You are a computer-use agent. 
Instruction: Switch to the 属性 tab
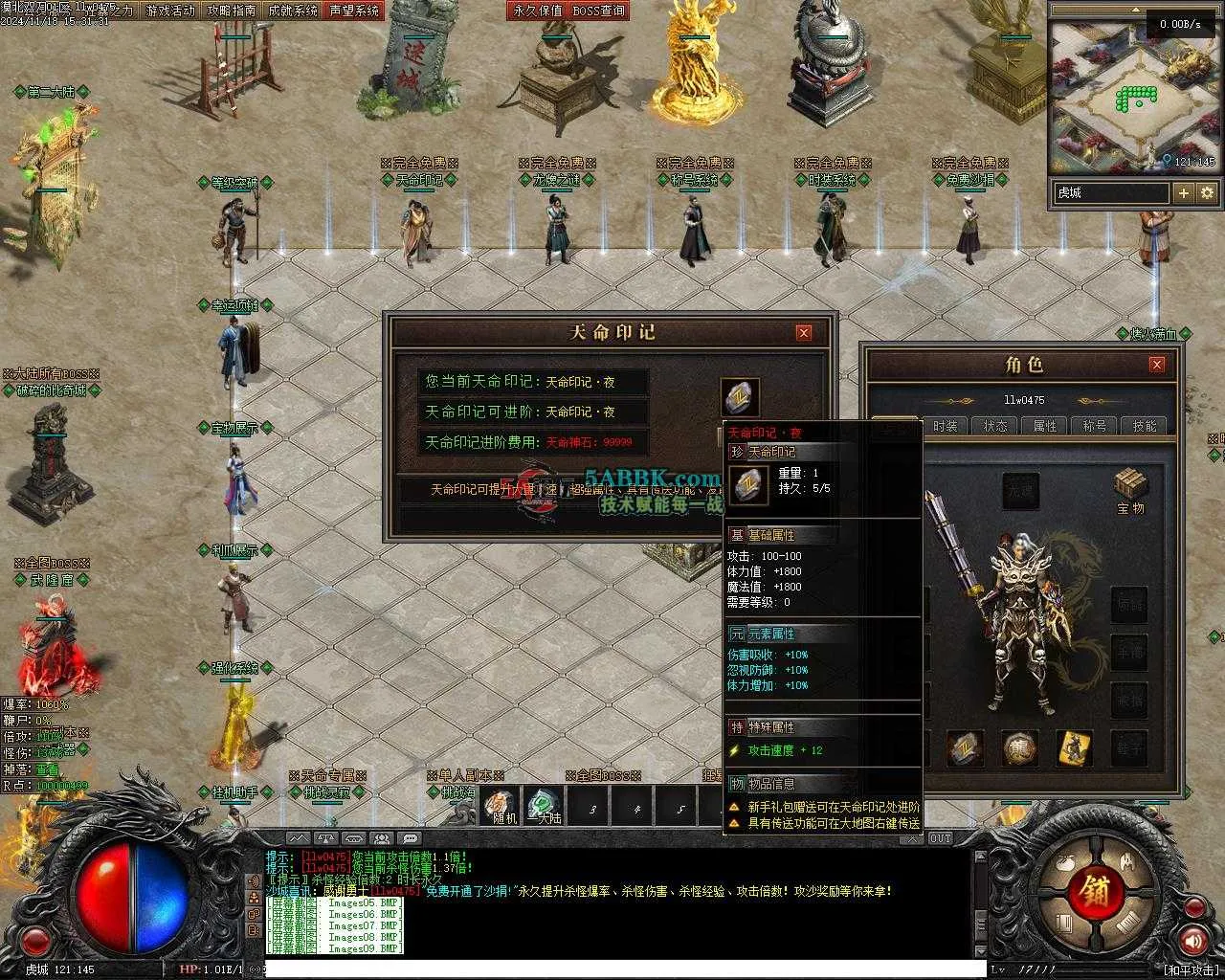click(1045, 426)
